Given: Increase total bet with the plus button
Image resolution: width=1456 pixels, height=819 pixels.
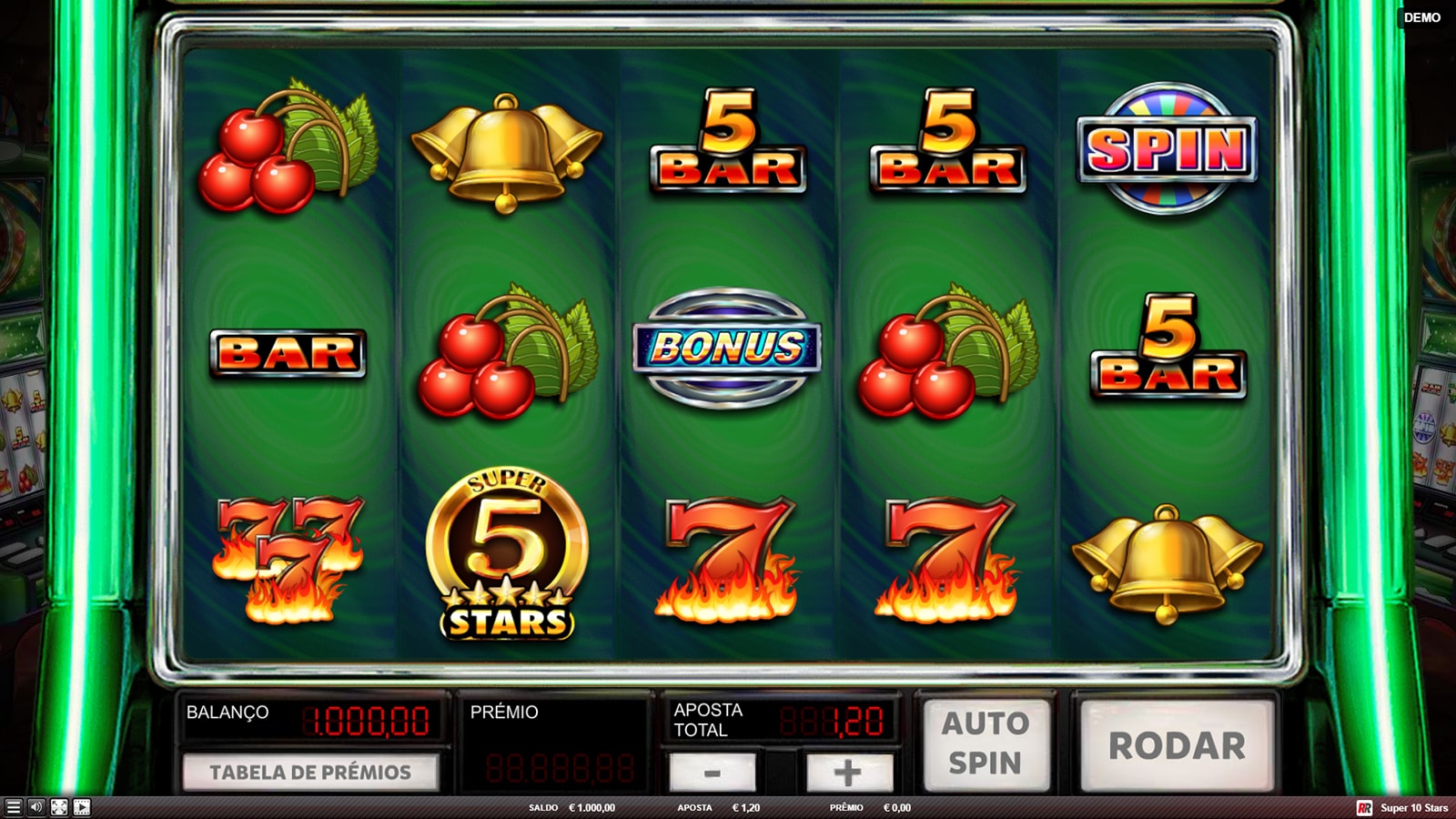Looking at the screenshot, I should coord(847,773).
